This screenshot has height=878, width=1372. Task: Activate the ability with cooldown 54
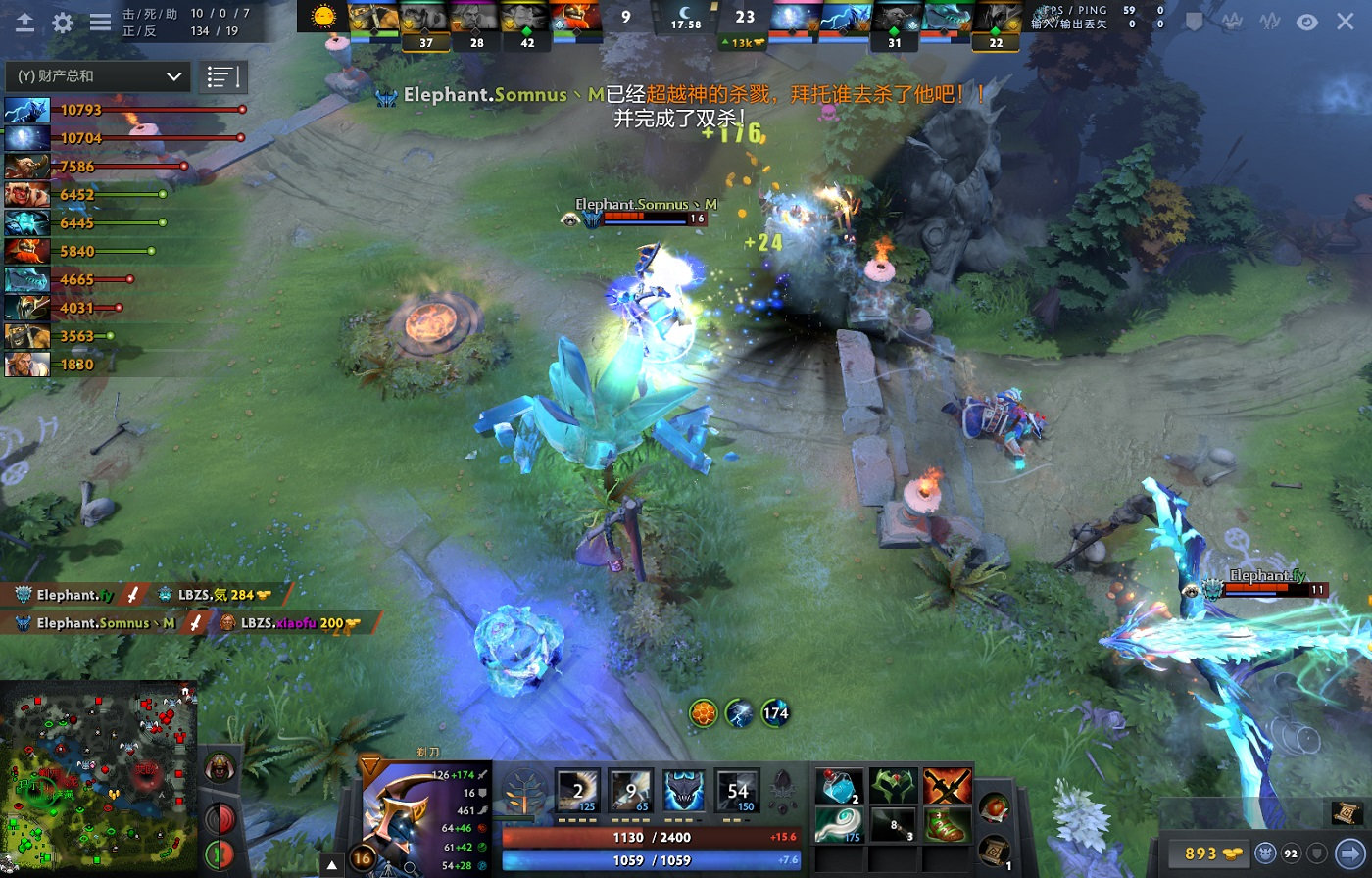[x=737, y=790]
